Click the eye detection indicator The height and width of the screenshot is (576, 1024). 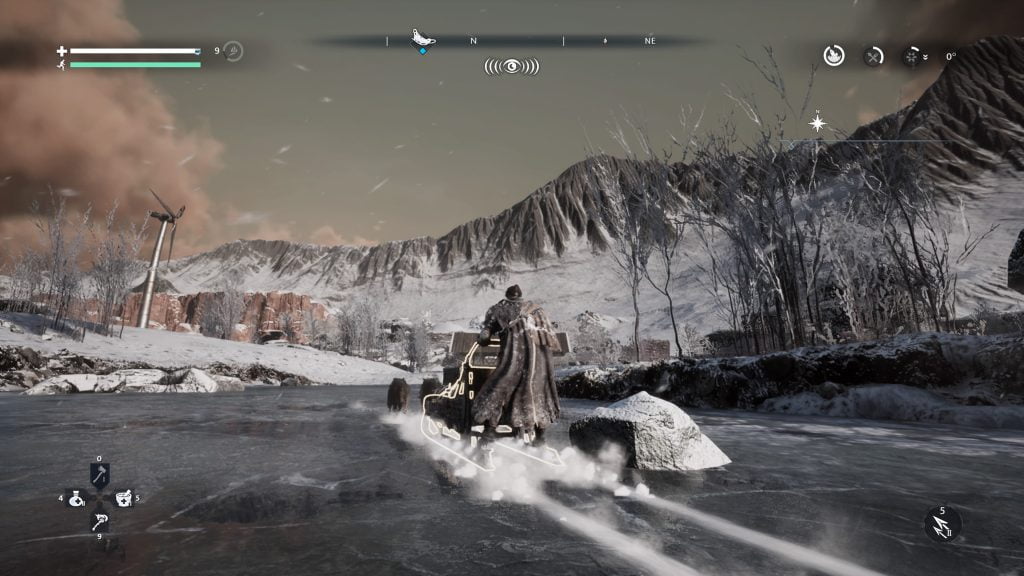[x=511, y=66]
